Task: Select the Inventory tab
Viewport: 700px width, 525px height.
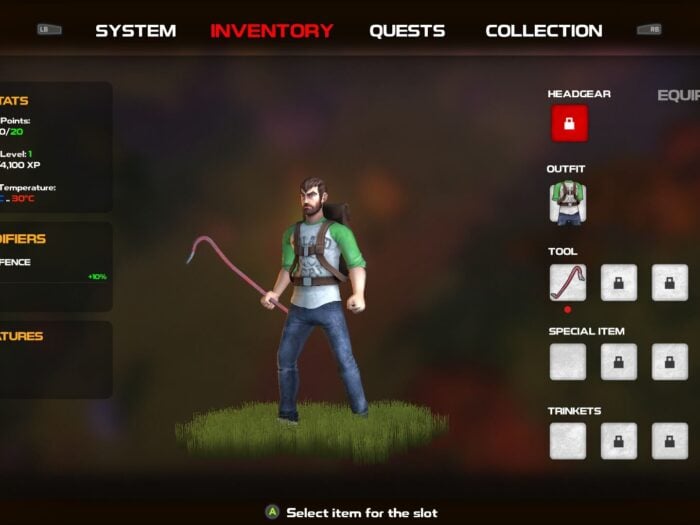Action: pos(271,31)
